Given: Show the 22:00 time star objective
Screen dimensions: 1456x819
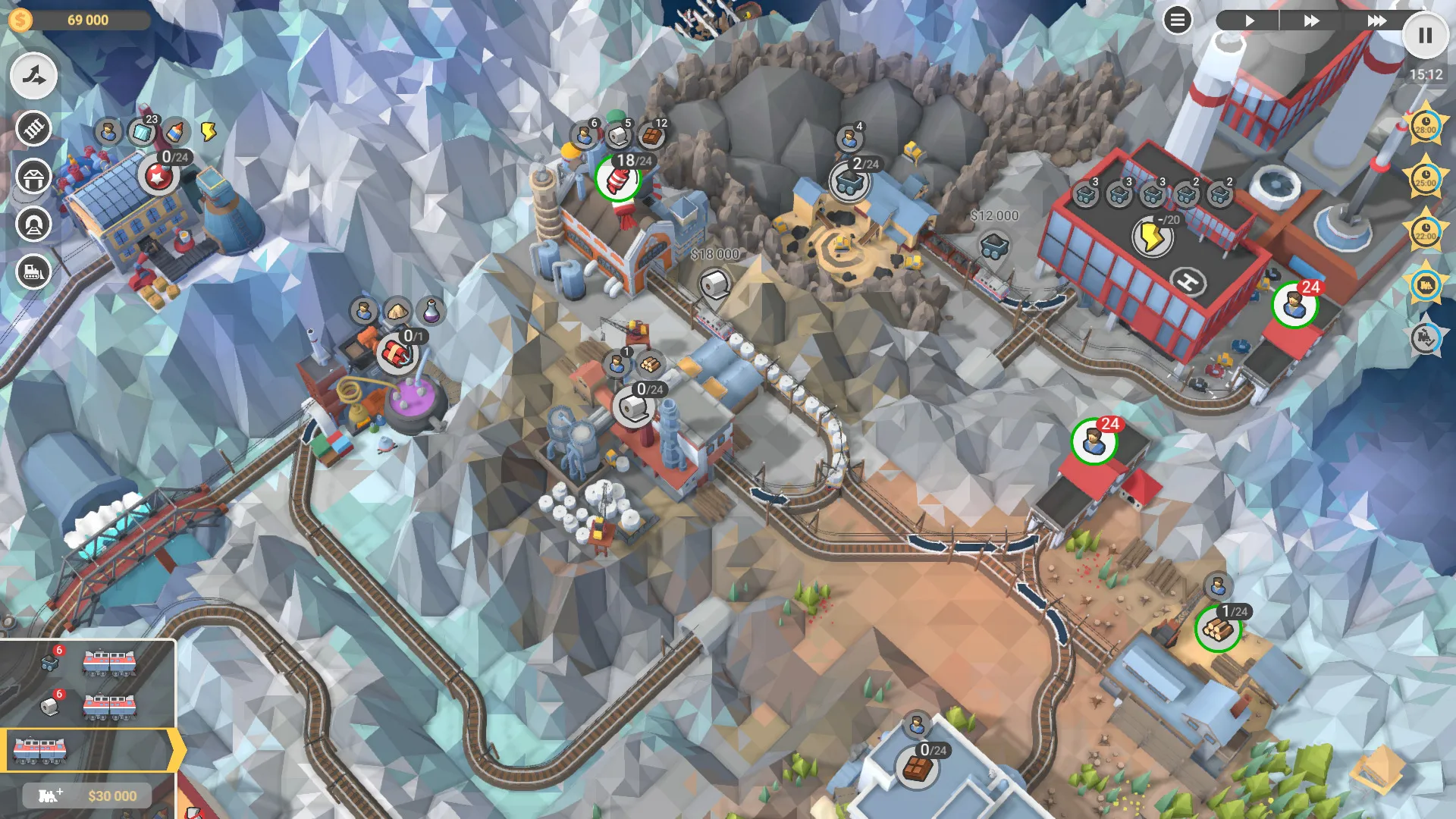Looking at the screenshot, I should click(1425, 231).
